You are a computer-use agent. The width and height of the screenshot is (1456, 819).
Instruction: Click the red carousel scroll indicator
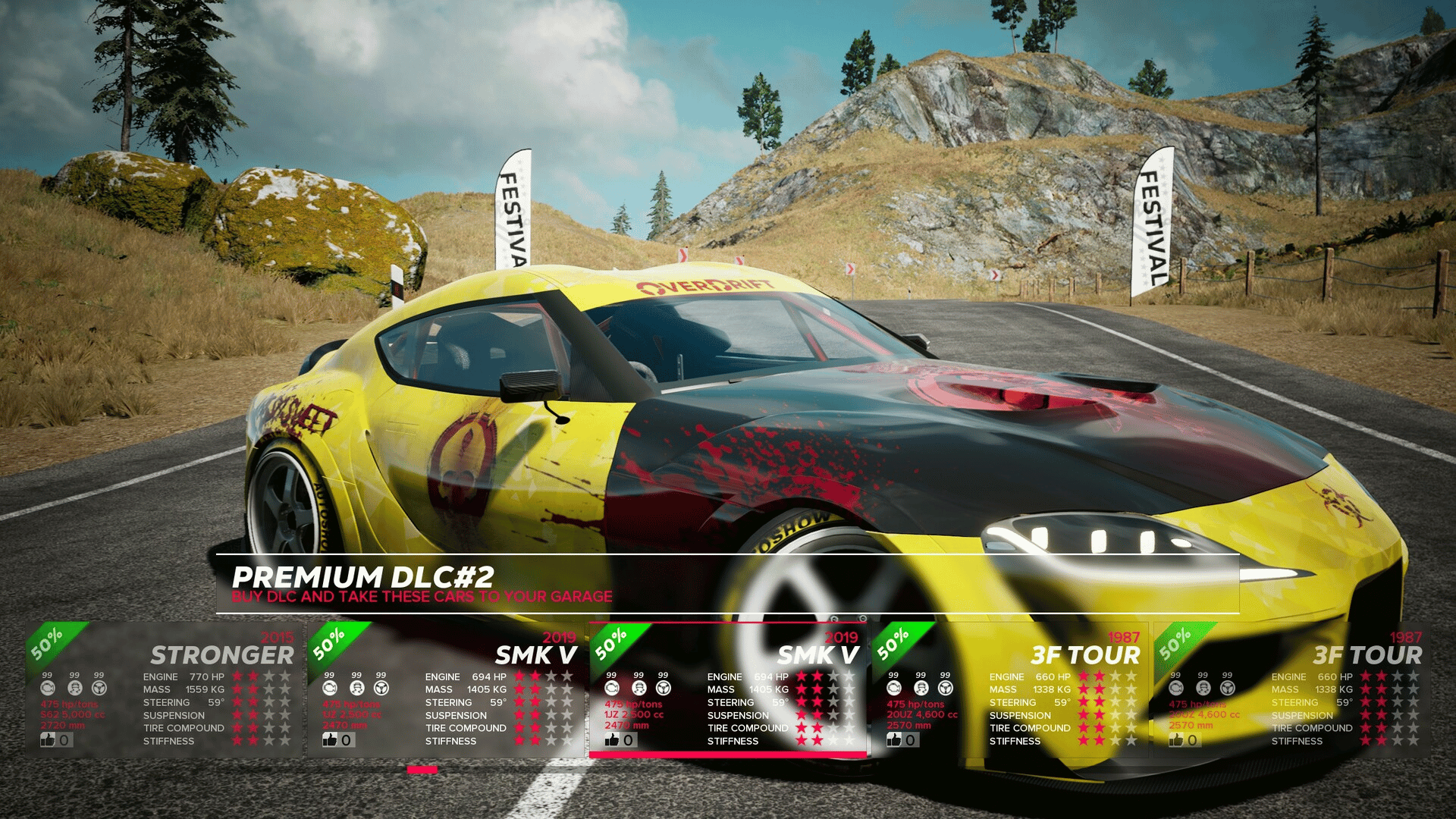(x=422, y=770)
